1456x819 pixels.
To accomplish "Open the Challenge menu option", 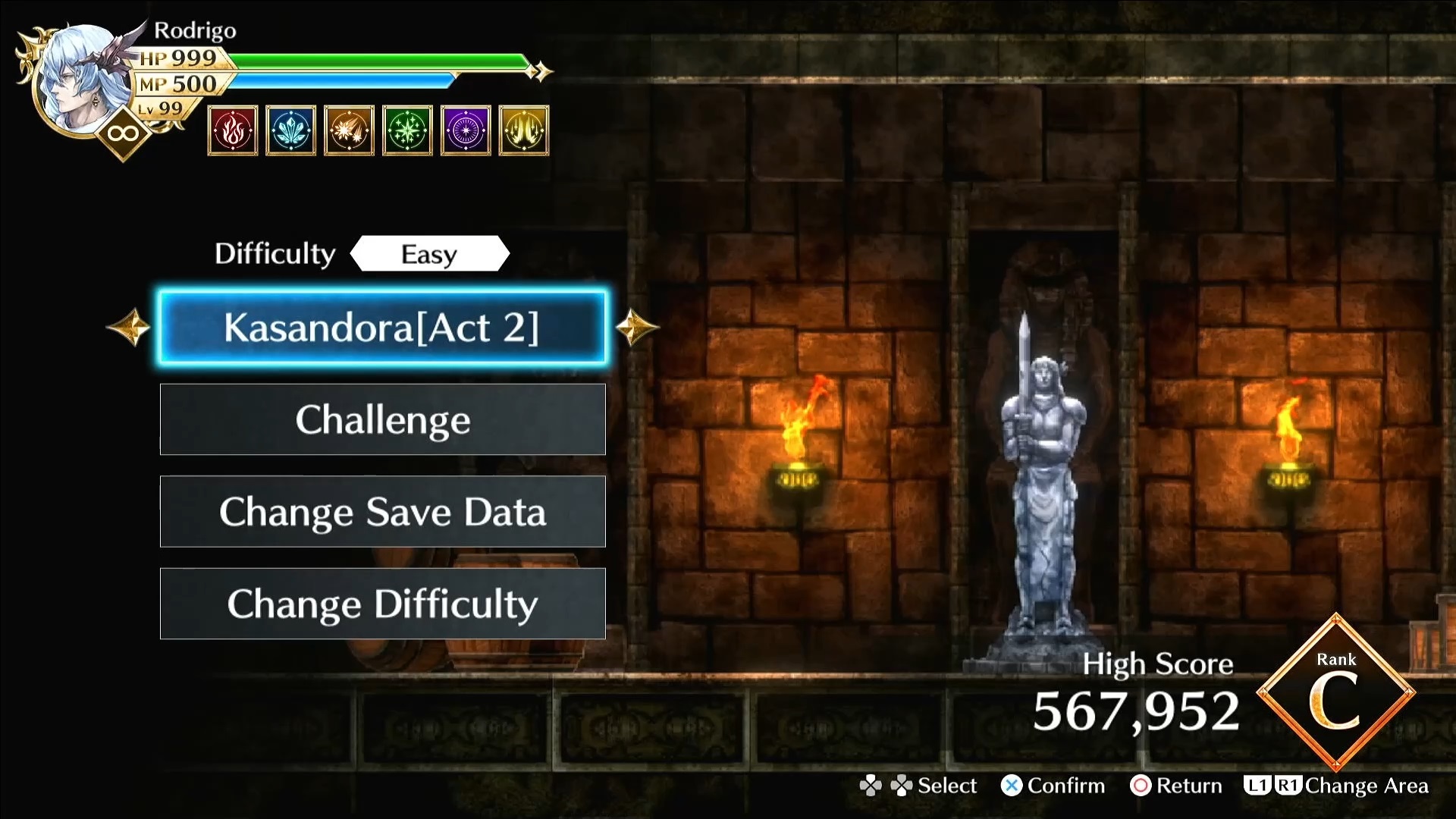I will tap(382, 419).
